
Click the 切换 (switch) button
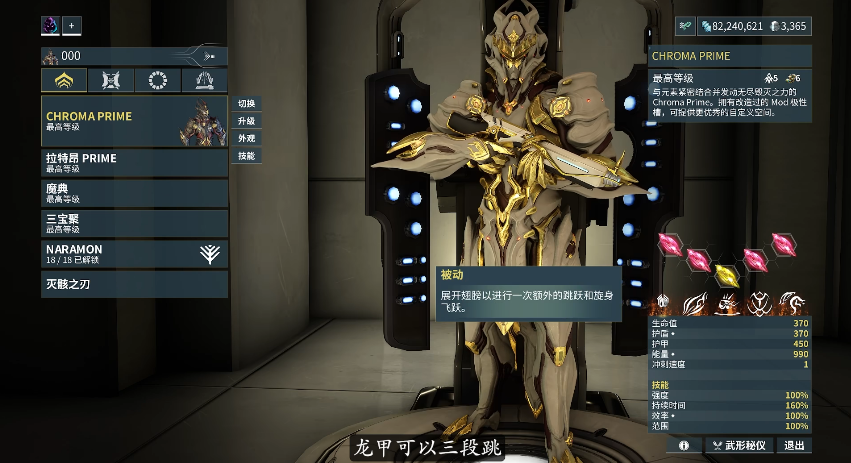click(246, 104)
